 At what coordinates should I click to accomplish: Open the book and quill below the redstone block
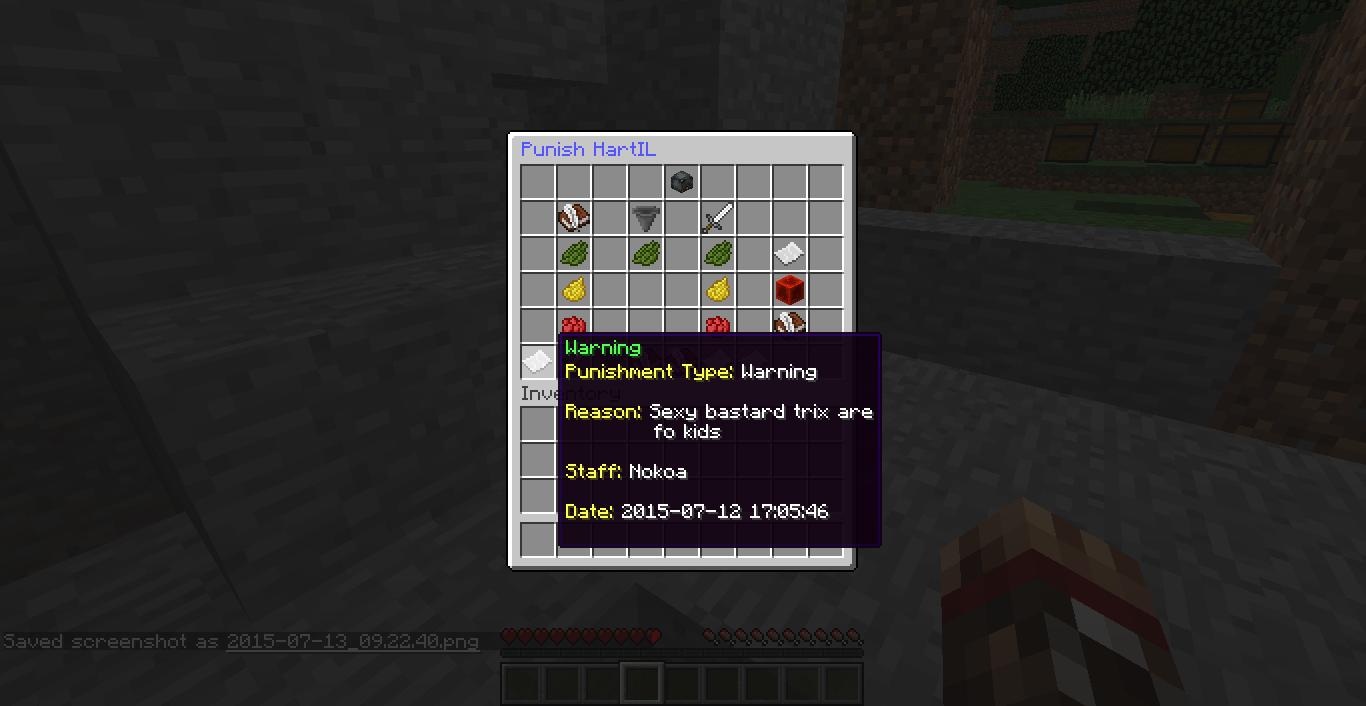point(789,322)
